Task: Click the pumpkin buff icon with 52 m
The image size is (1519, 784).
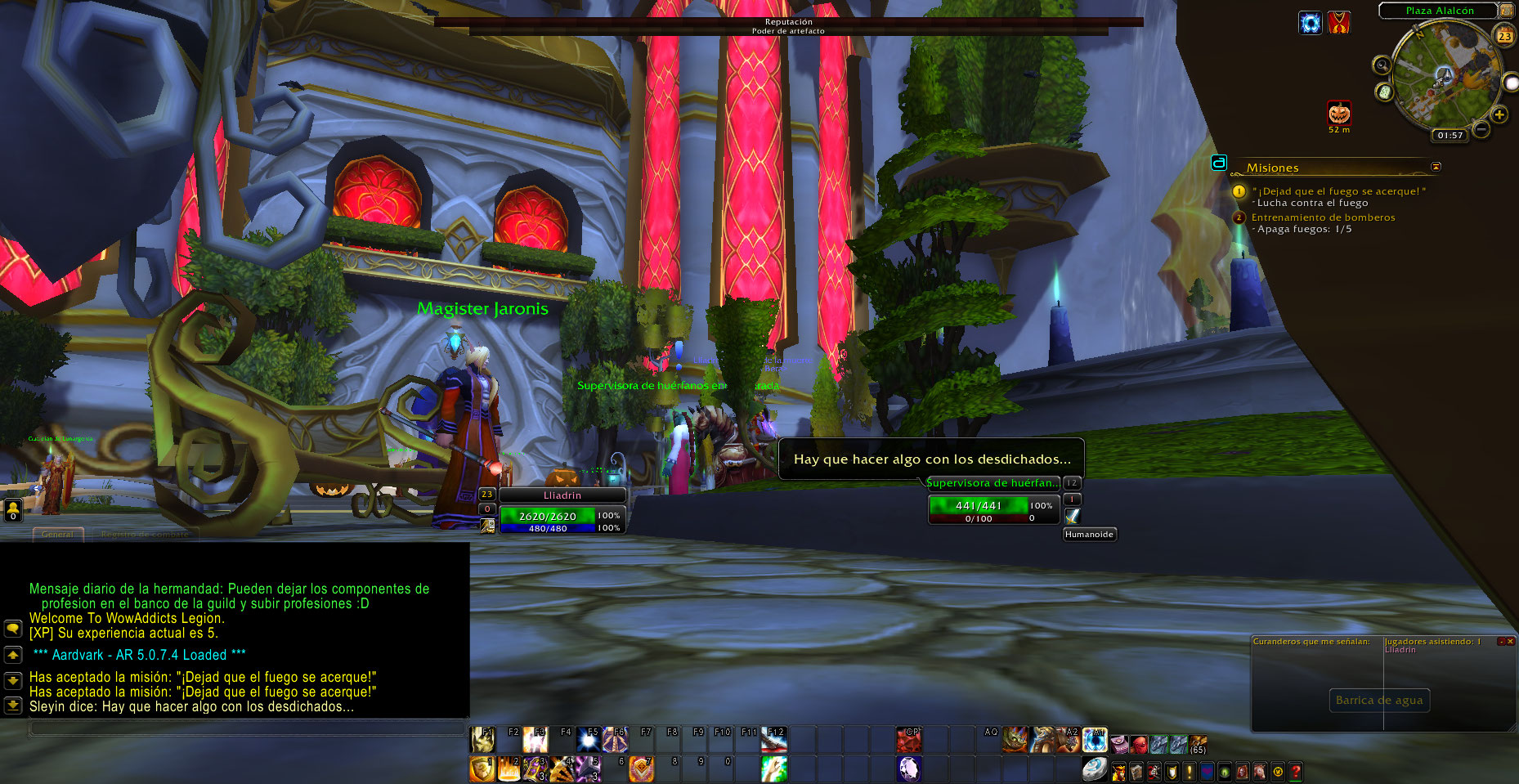Action: (1339, 112)
